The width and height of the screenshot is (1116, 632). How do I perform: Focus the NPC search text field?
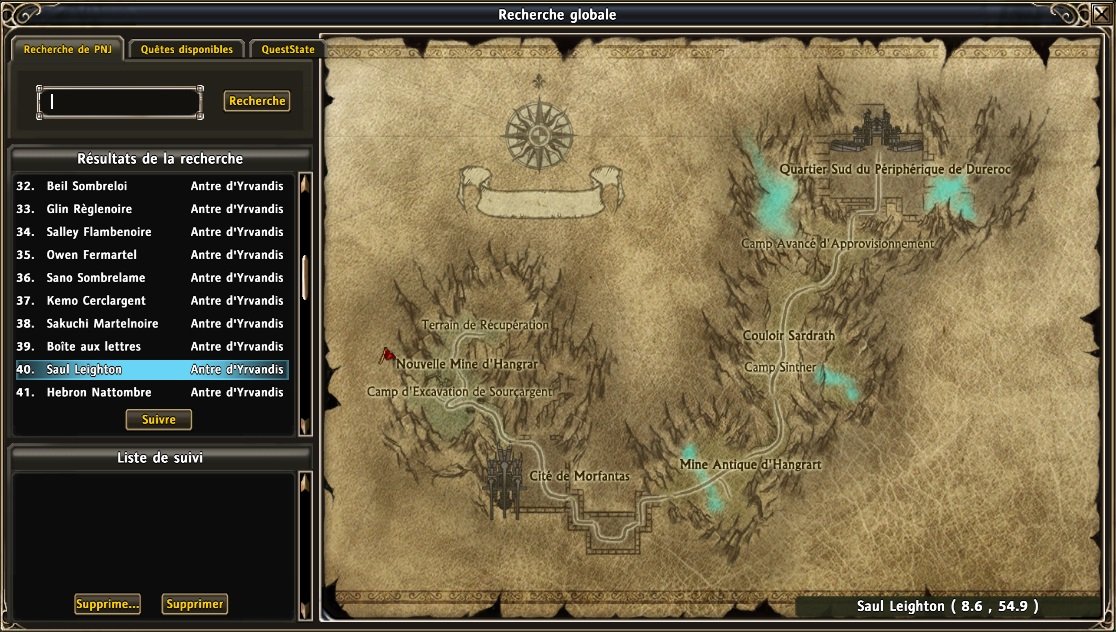tap(120, 101)
